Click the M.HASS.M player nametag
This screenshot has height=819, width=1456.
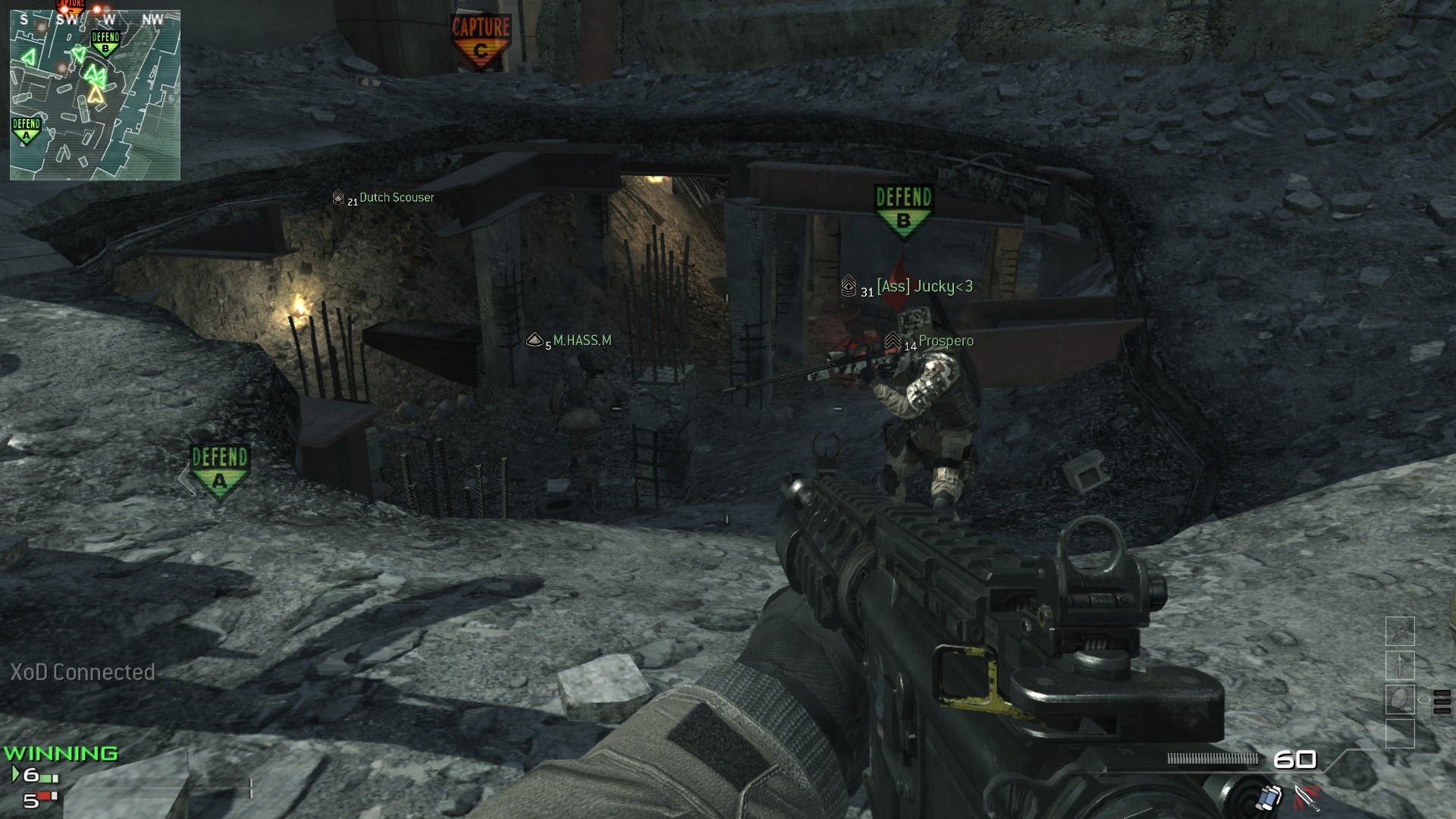(x=582, y=341)
